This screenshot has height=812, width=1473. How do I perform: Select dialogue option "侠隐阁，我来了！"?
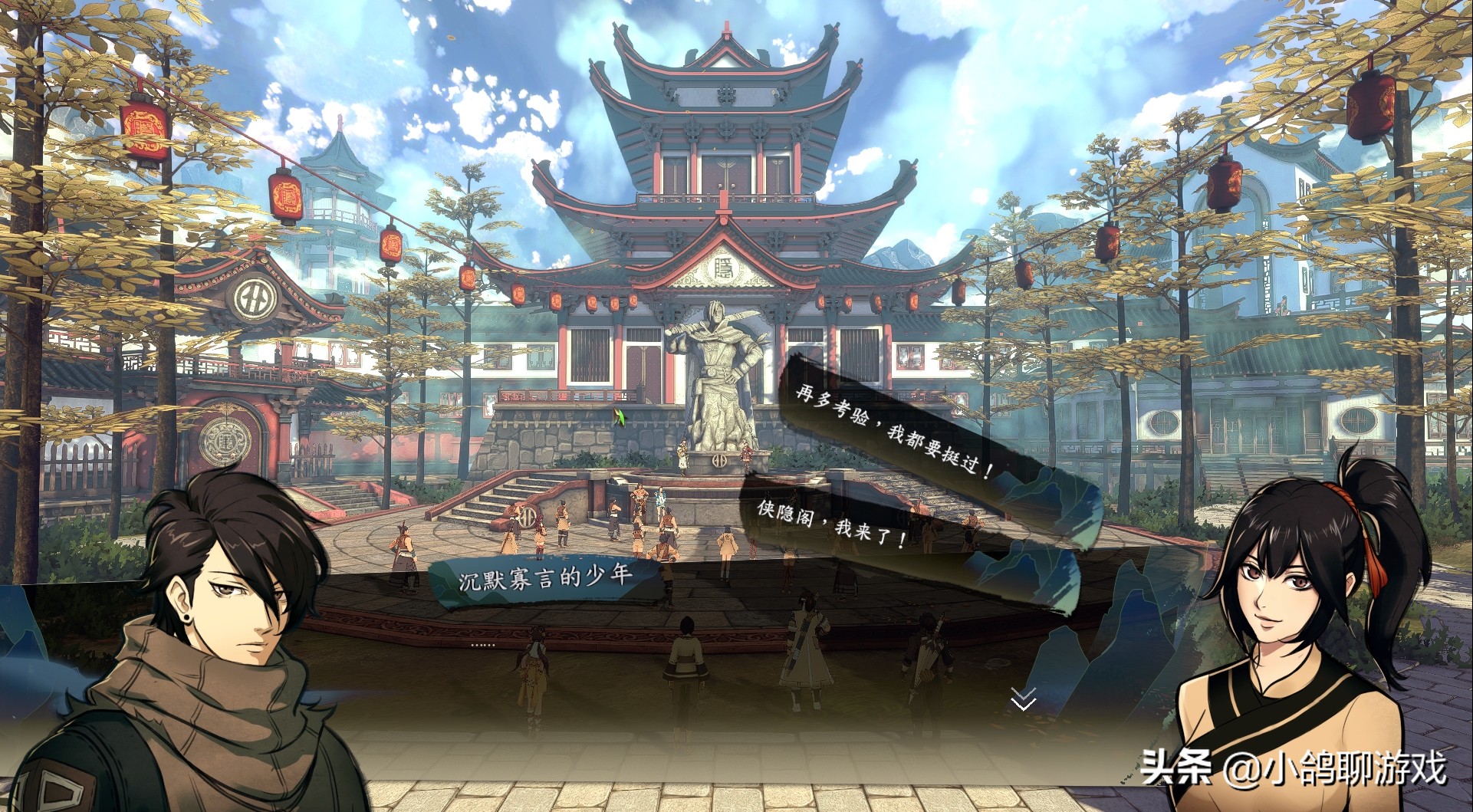(x=832, y=521)
